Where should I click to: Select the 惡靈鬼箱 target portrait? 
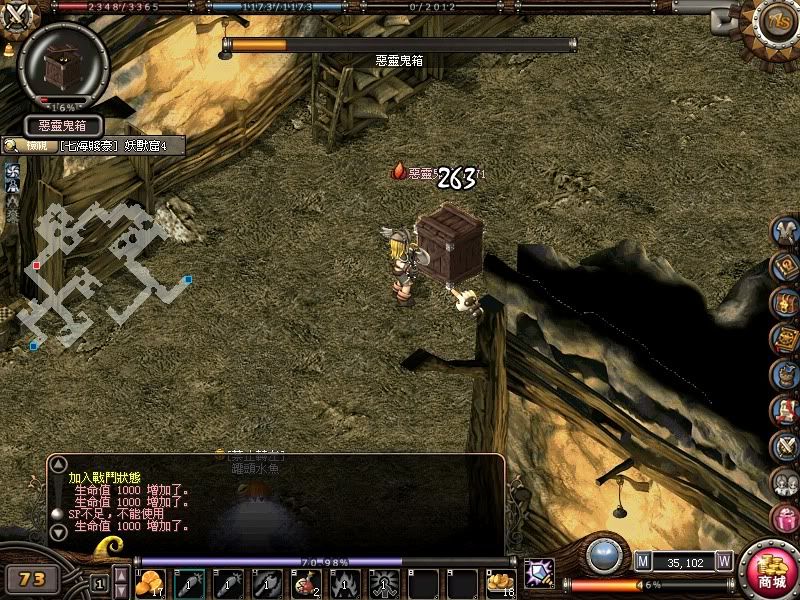tap(63, 67)
